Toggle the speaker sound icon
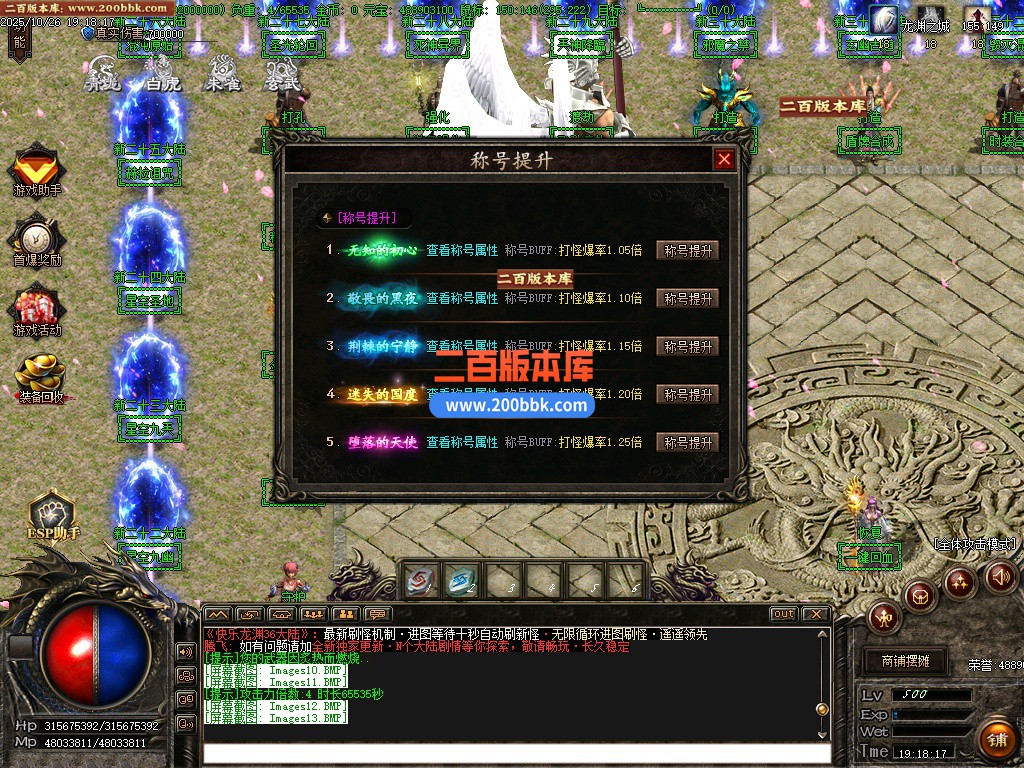The height and width of the screenshot is (768, 1024). click(1001, 576)
